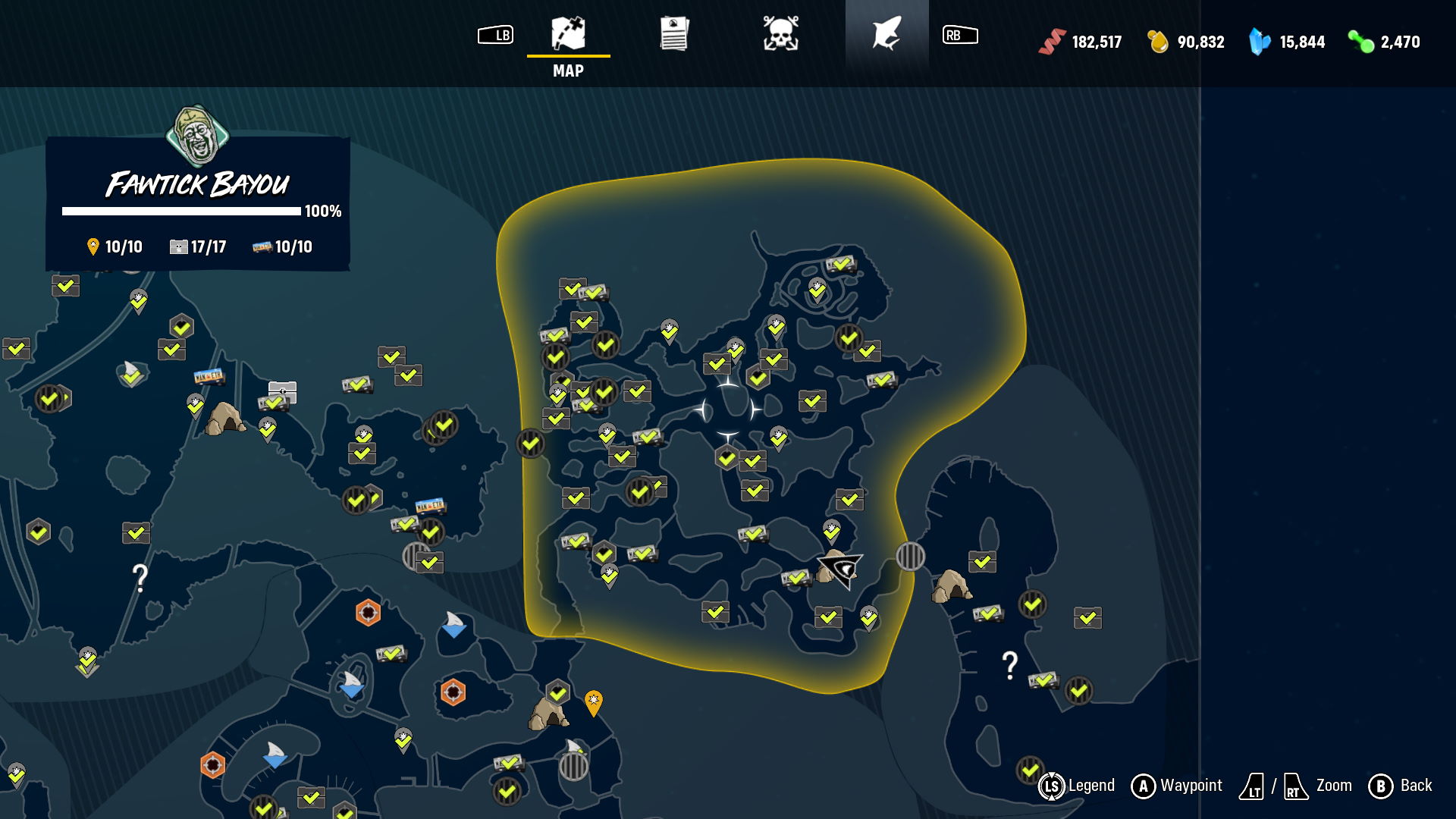Open the Legend with LS

(x=1053, y=786)
